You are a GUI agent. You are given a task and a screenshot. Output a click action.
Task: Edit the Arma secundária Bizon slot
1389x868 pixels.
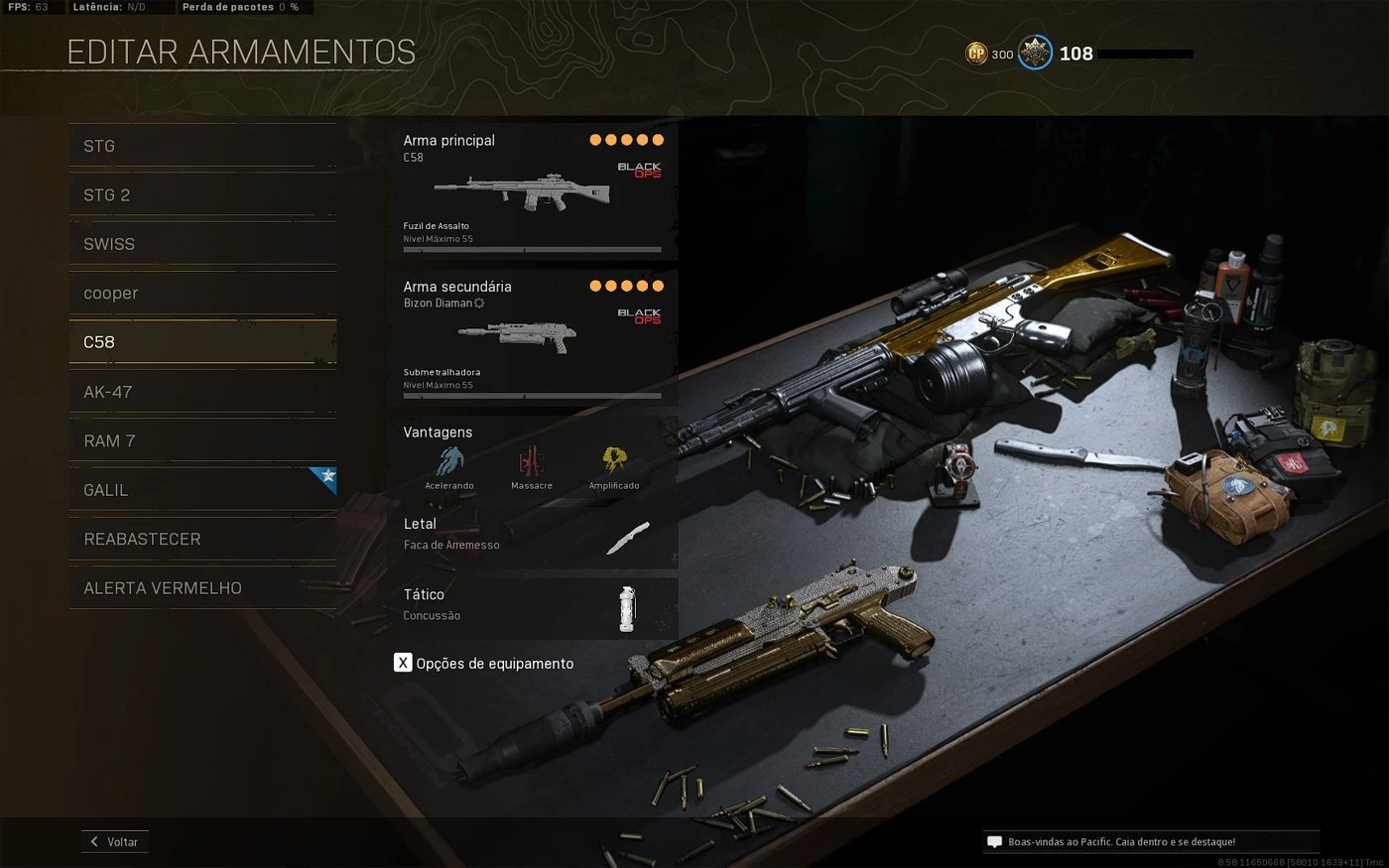pyautogui.click(x=533, y=337)
